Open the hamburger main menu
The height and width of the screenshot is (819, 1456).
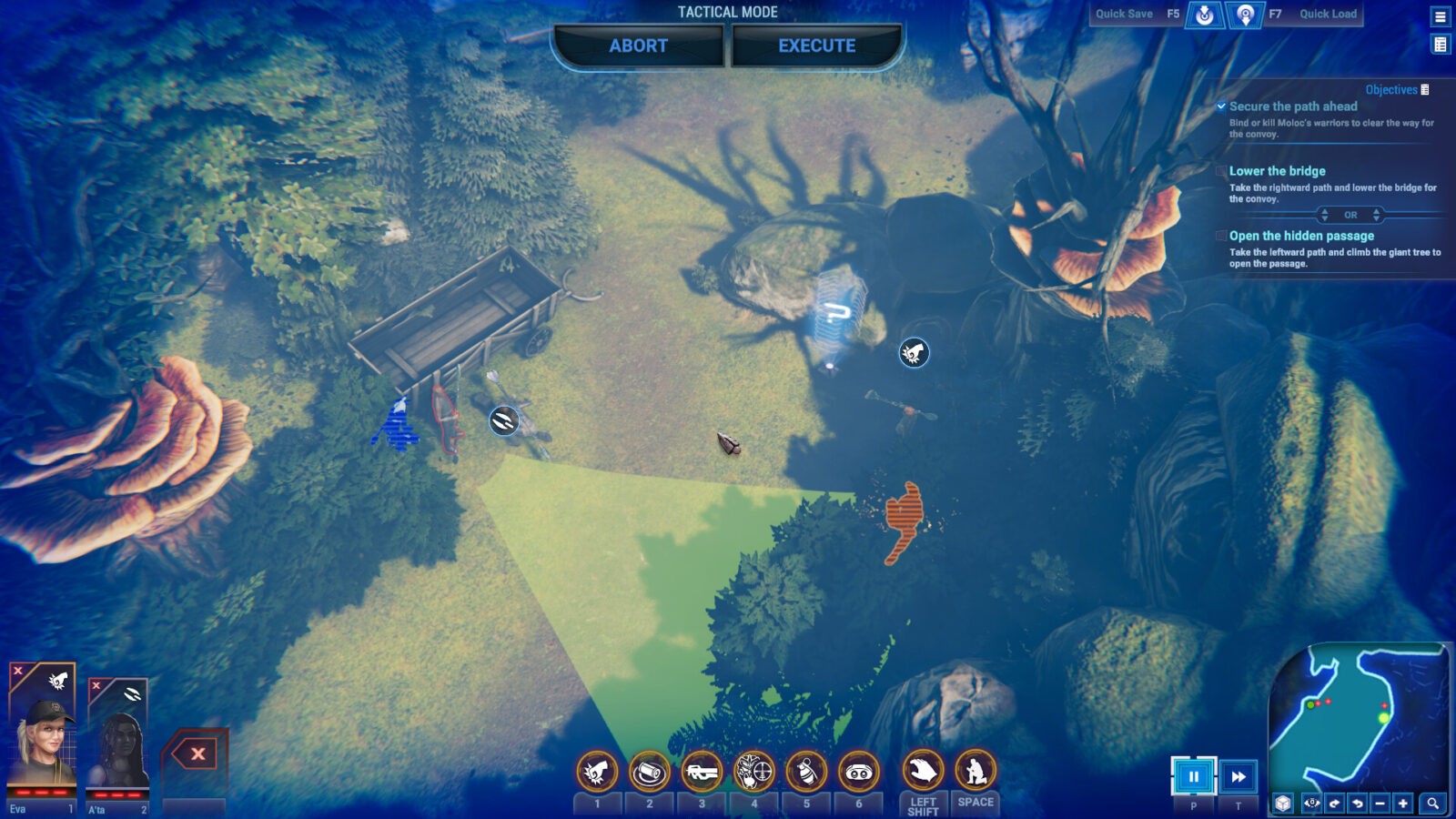coord(1441,16)
